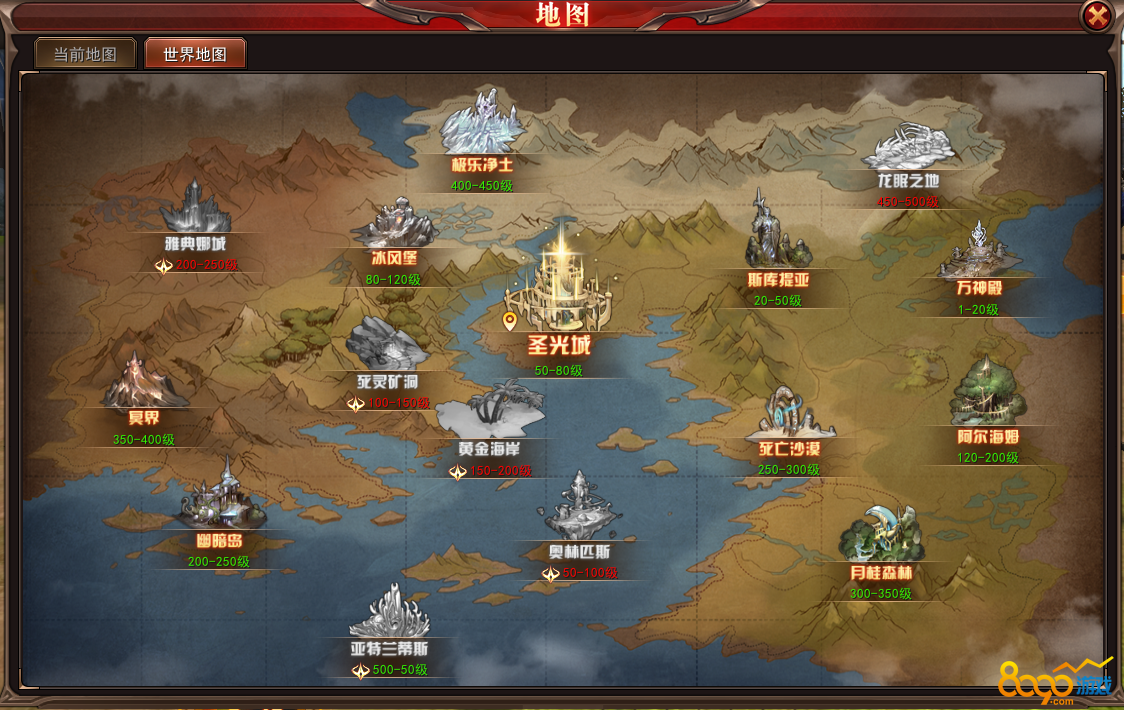Switch to the 当前地图 tab

(x=85, y=54)
